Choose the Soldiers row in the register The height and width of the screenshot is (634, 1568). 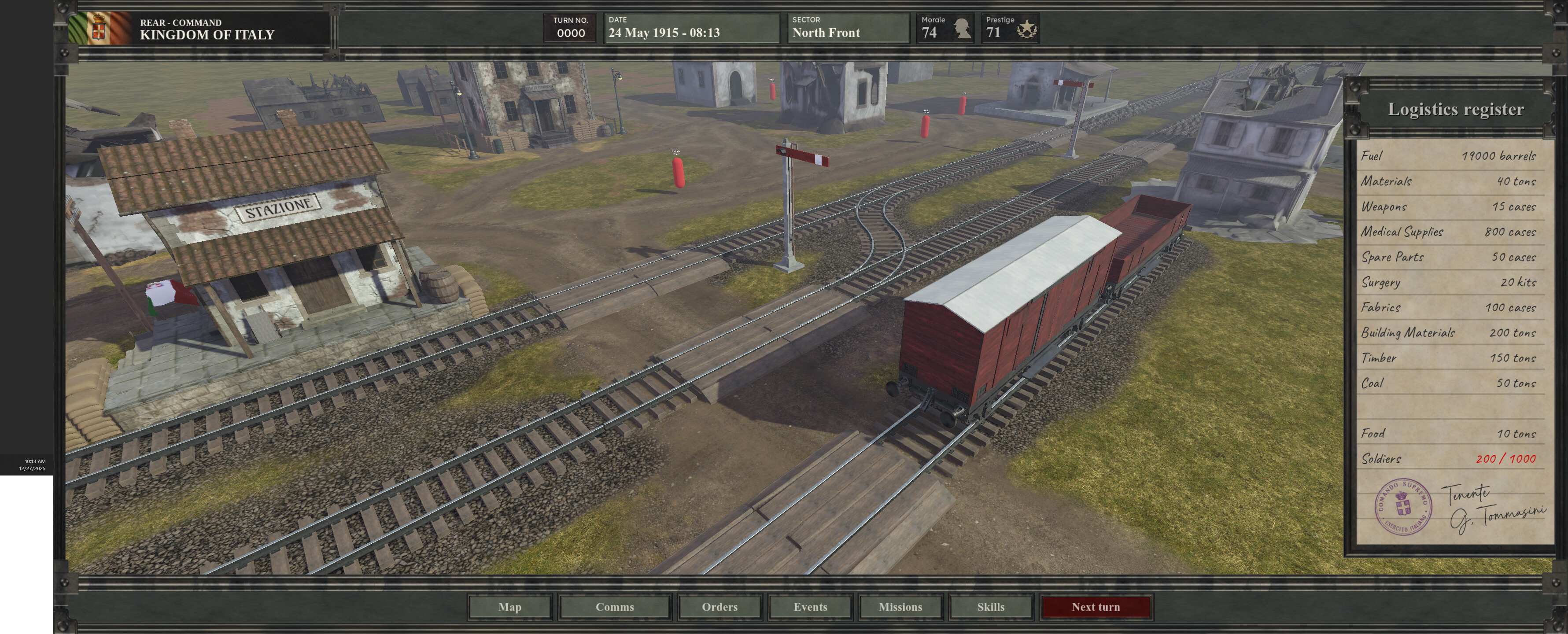pos(1449,459)
